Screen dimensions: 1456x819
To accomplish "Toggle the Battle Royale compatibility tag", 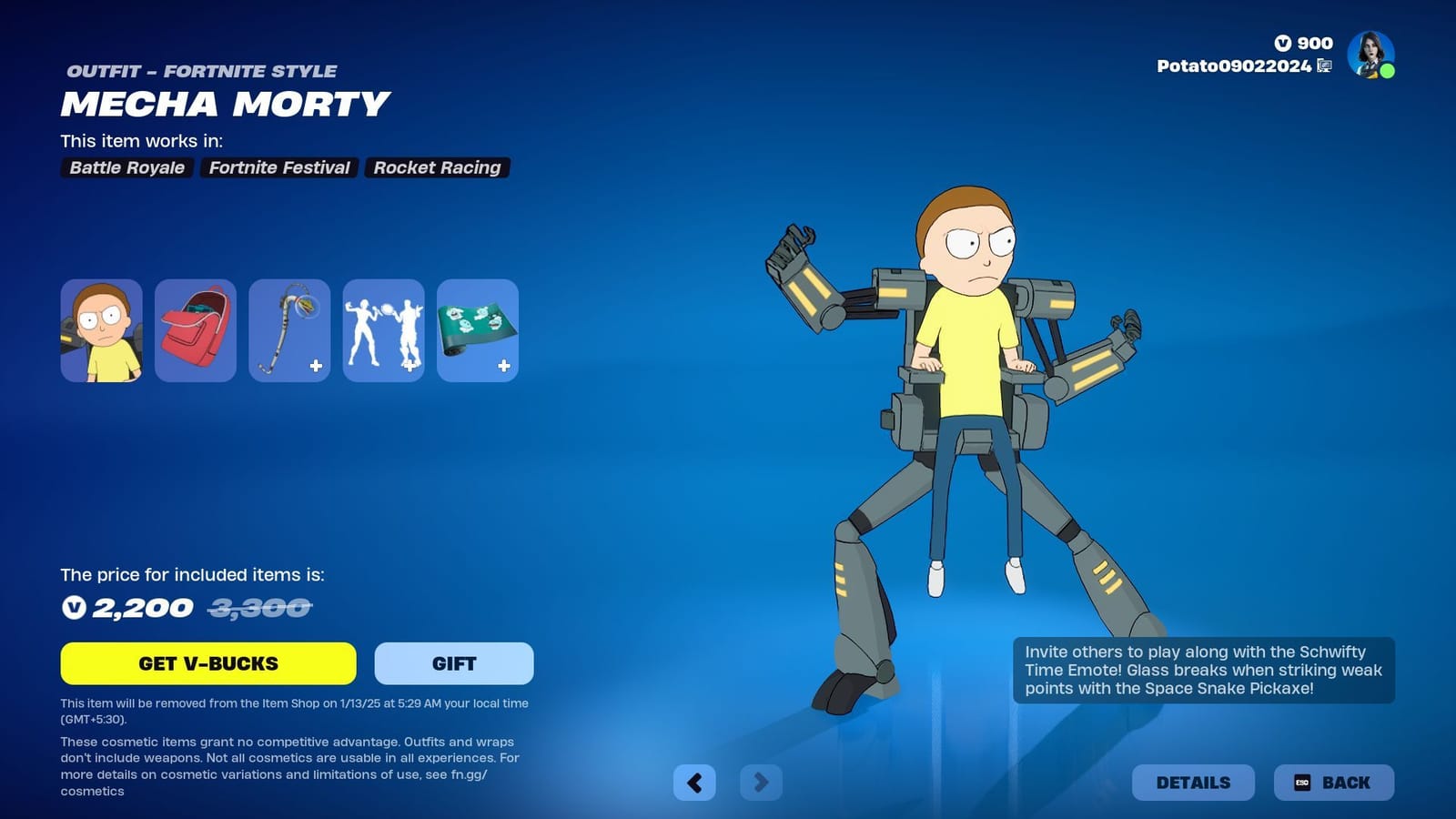I will point(126,167).
